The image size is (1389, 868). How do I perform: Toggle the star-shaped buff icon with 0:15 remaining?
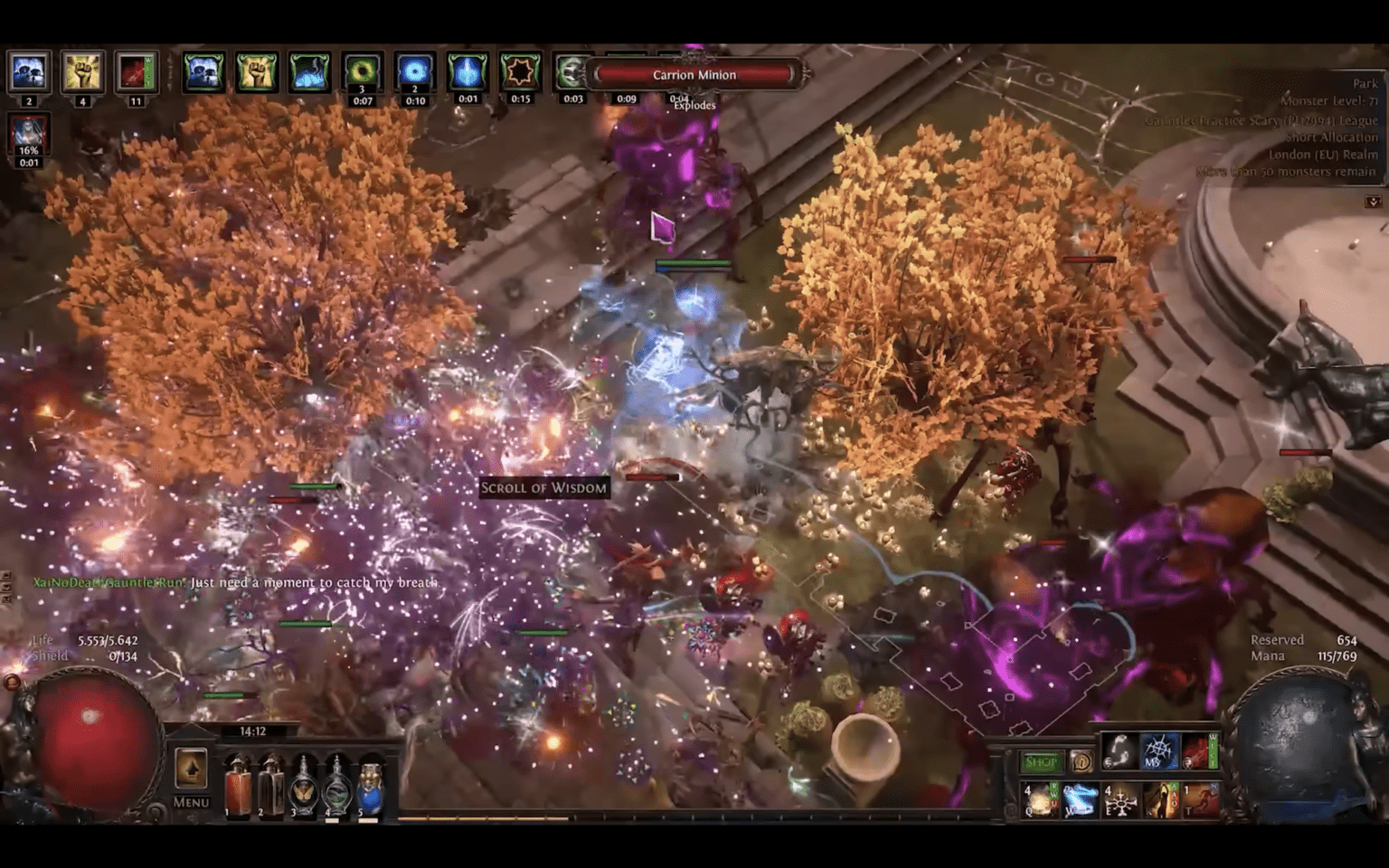[x=520, y=71]
